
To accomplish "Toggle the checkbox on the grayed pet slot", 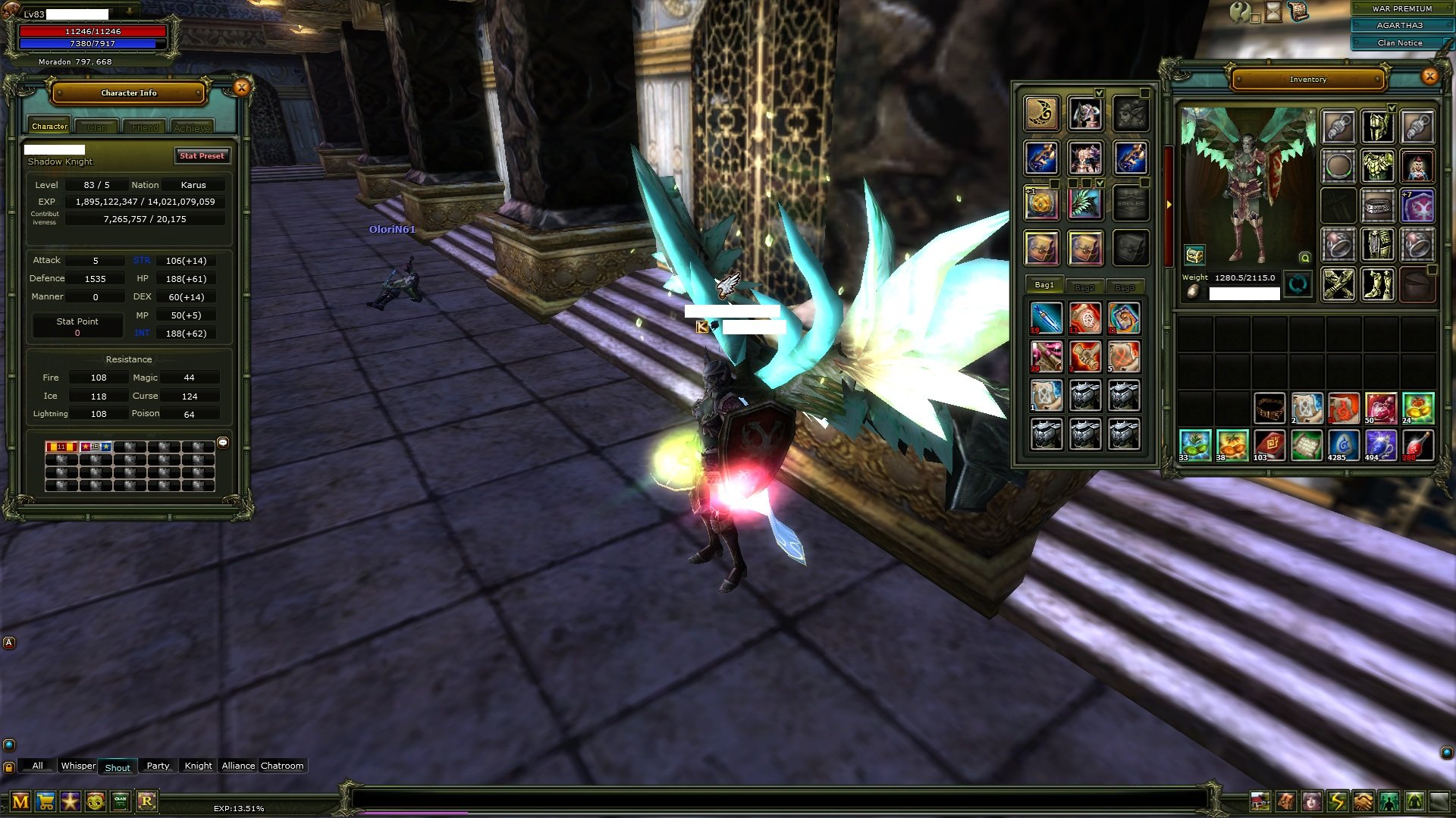I will 1144,93.
